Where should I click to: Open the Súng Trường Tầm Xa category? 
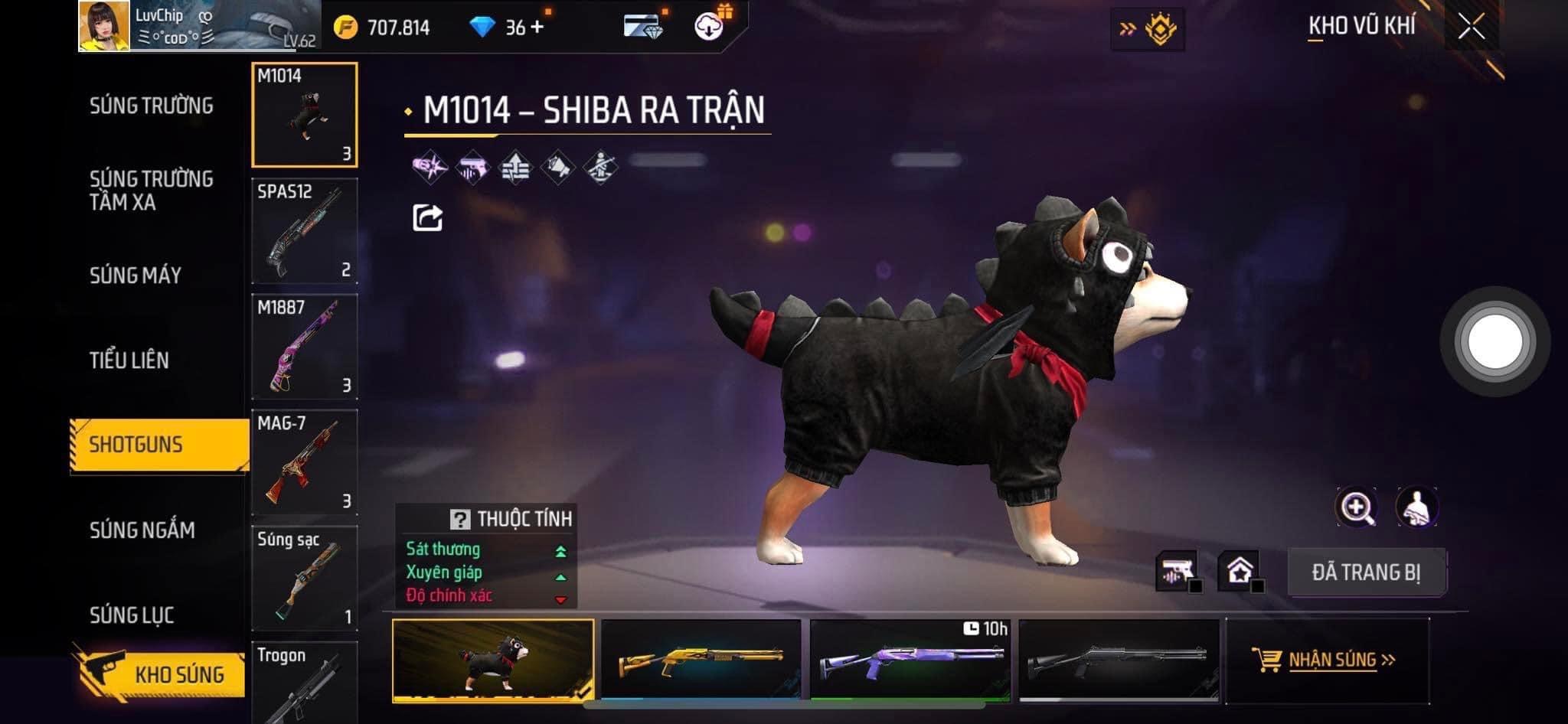click(151, 191)
